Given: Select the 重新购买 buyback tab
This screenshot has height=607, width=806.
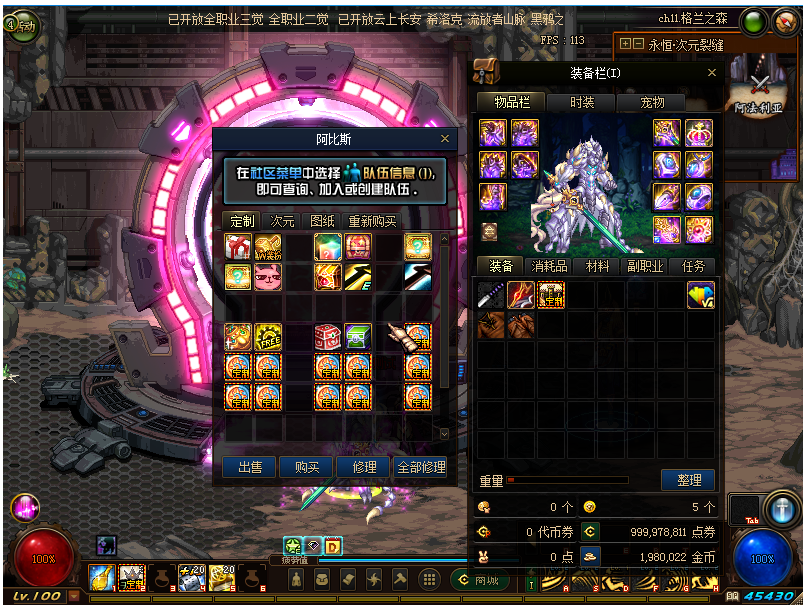Looking at the screenshot, I should [372, 221].
